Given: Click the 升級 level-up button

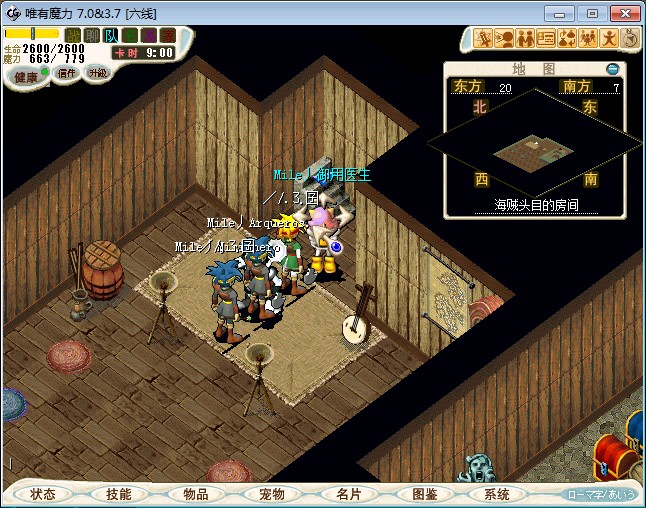Looking at the screenshot, I should [x=97, y=73].
